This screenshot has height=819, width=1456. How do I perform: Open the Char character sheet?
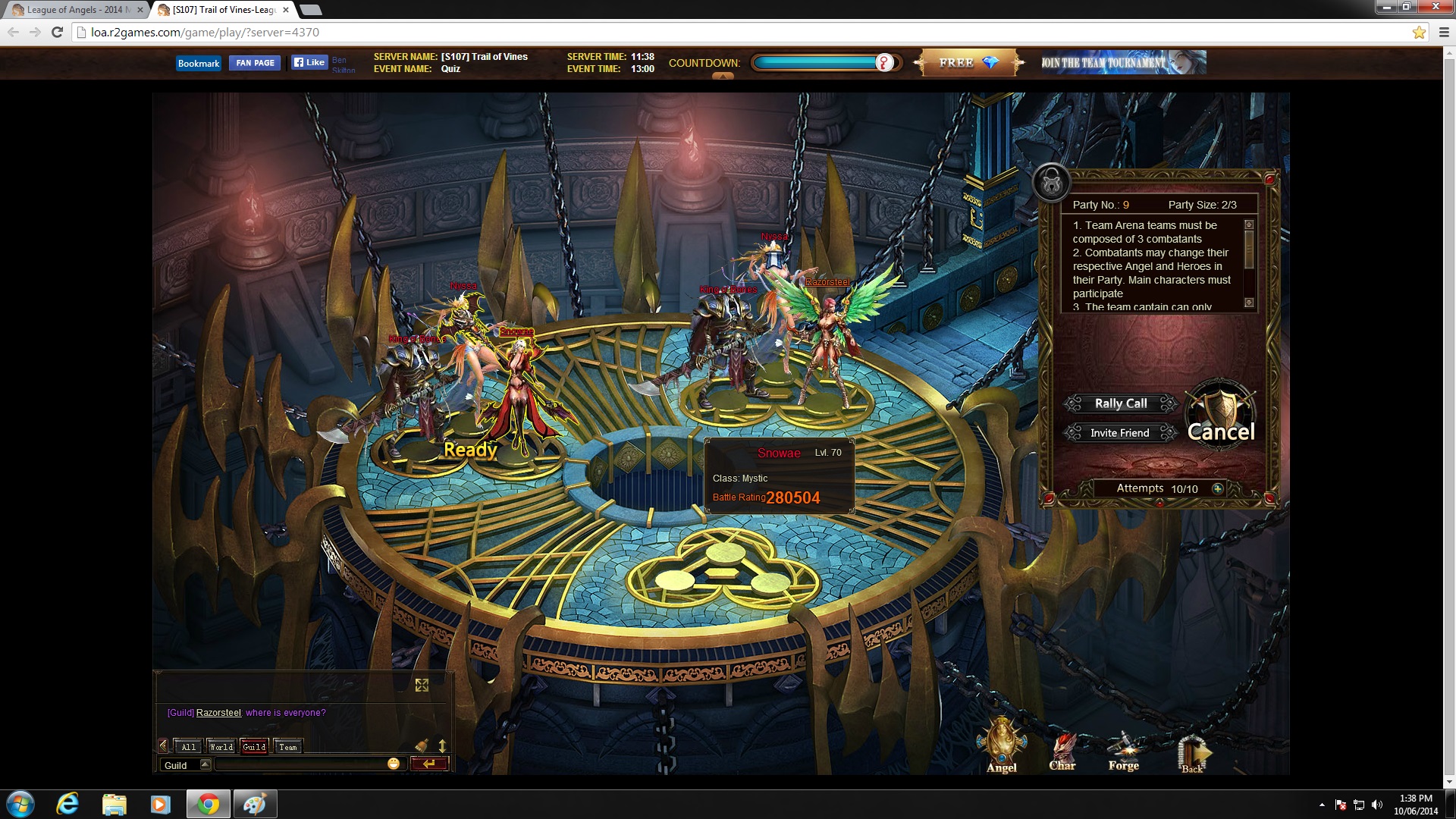(1062, 751)
